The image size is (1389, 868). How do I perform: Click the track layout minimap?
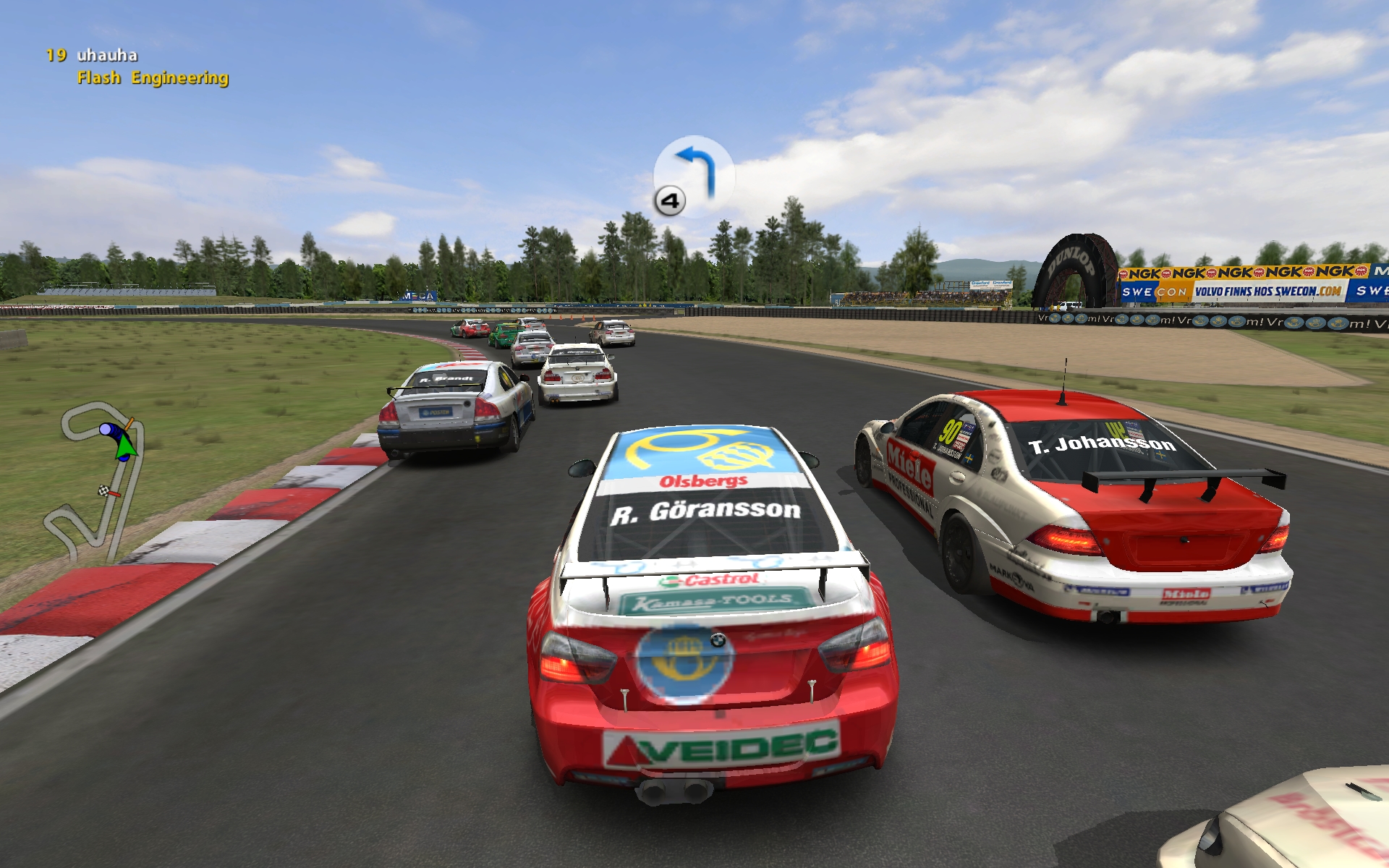[96, 479]
